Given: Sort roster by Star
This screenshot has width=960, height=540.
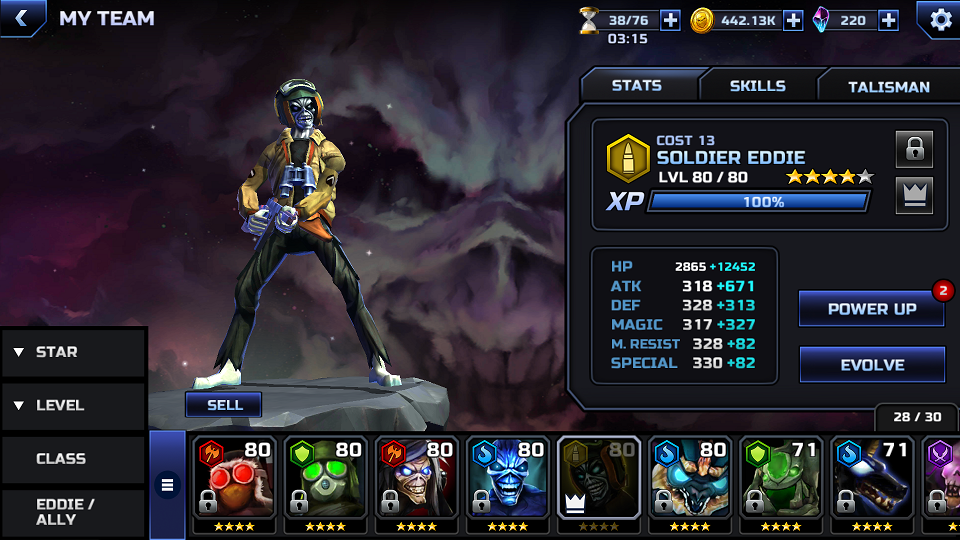Looking at the screenshot, I should (72, 352).
